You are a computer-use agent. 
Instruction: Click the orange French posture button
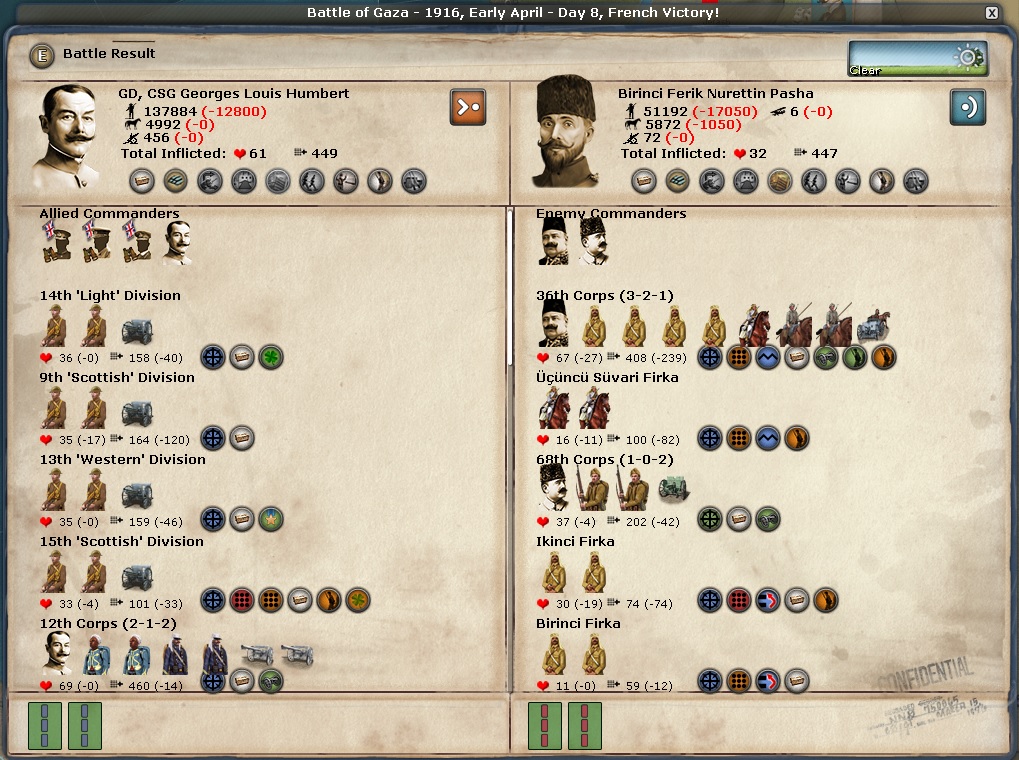pos(468,106)
